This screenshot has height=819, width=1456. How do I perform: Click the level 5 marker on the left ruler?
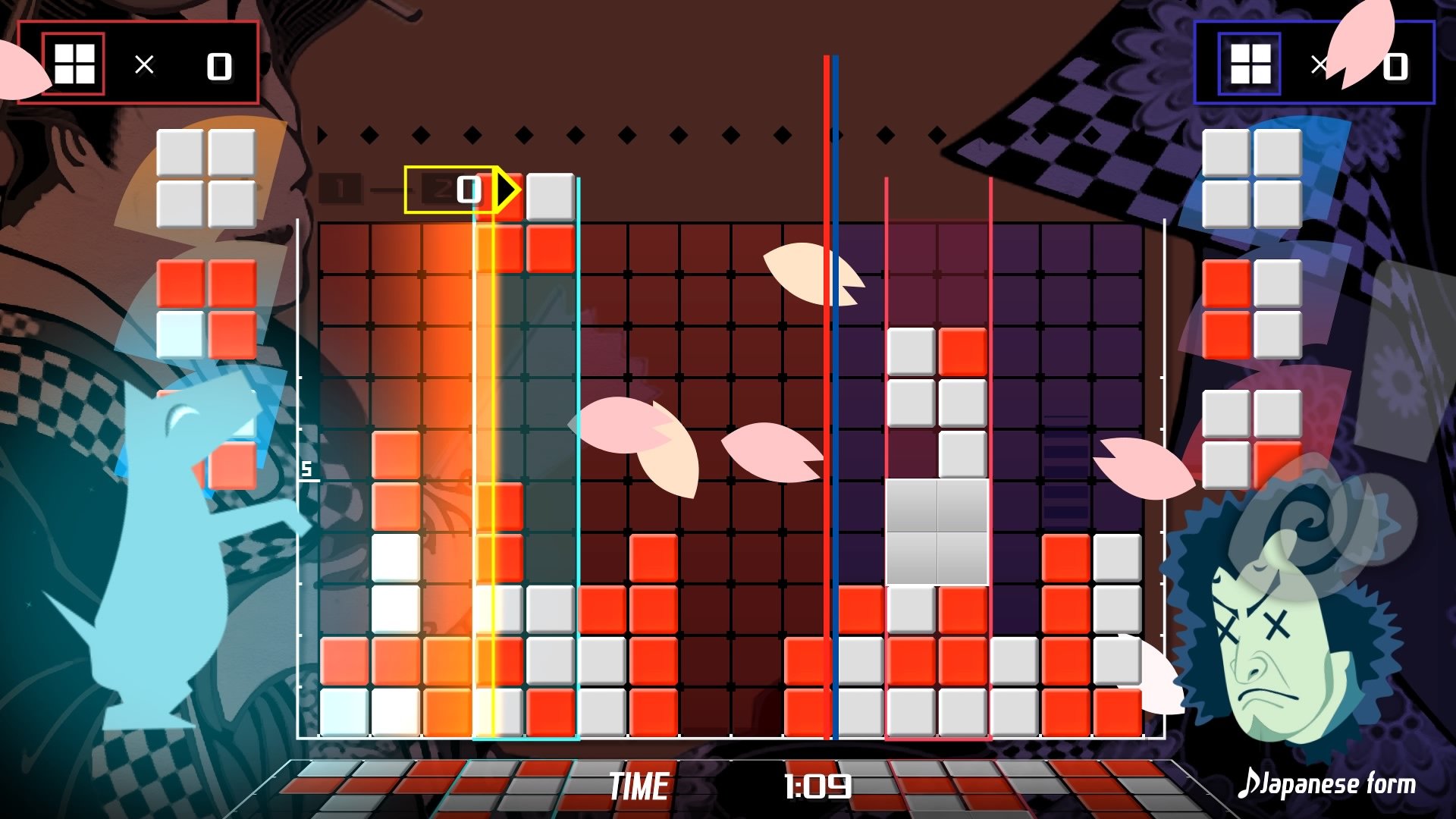[x=306, y=470]
